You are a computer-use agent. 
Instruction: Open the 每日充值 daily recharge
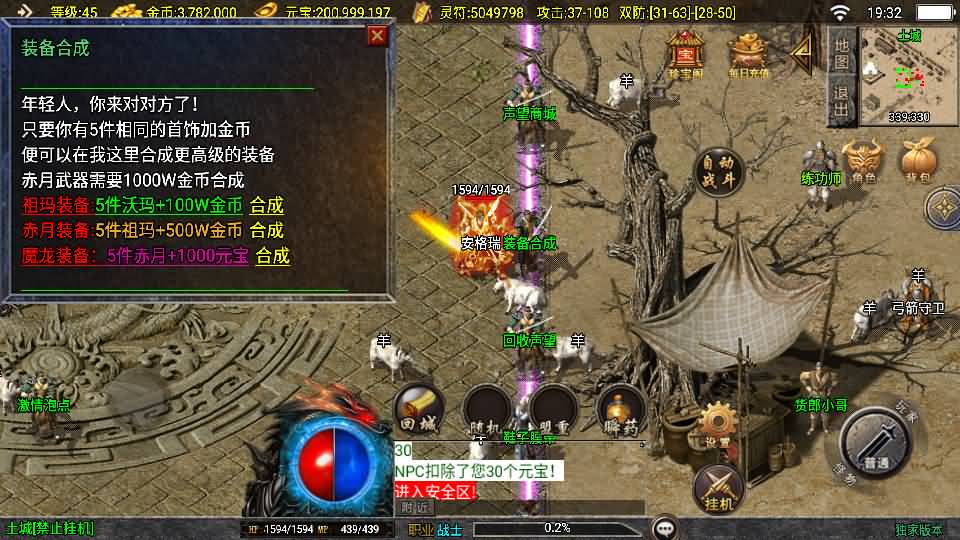click(749, 55)
